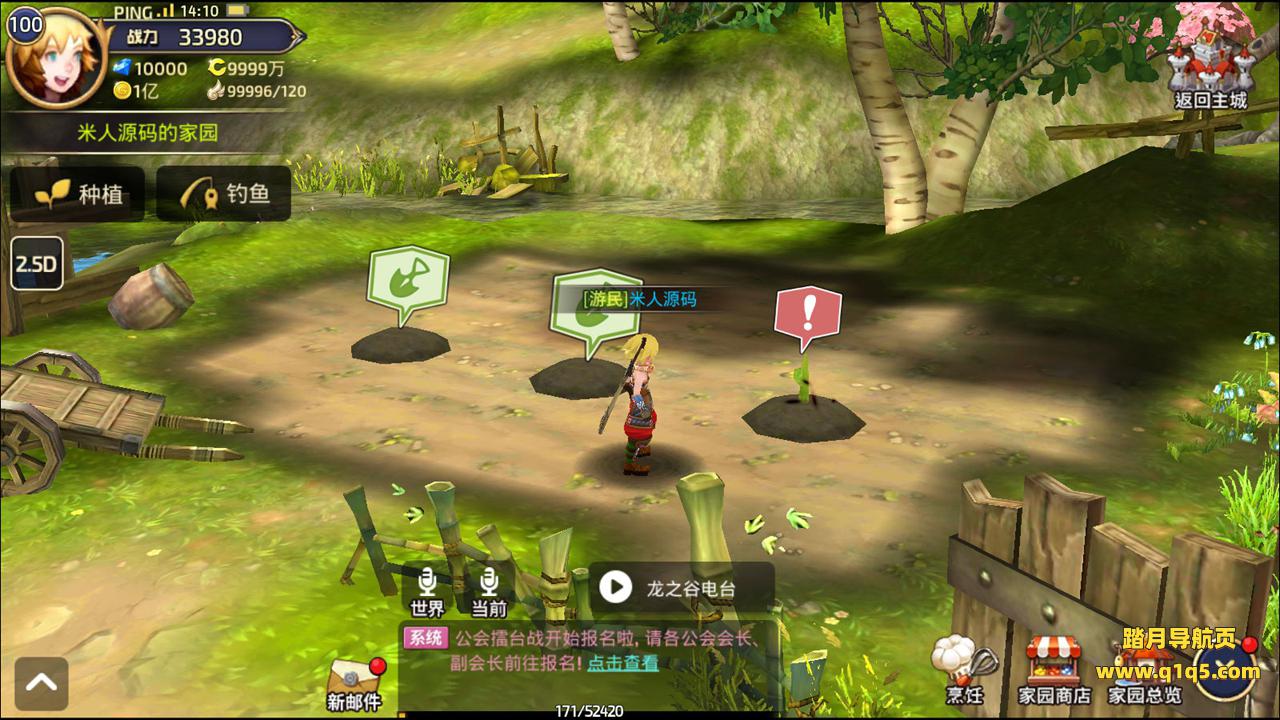
Task: Follow the 点击查看 link in system chat
Action: click(622, 662)
